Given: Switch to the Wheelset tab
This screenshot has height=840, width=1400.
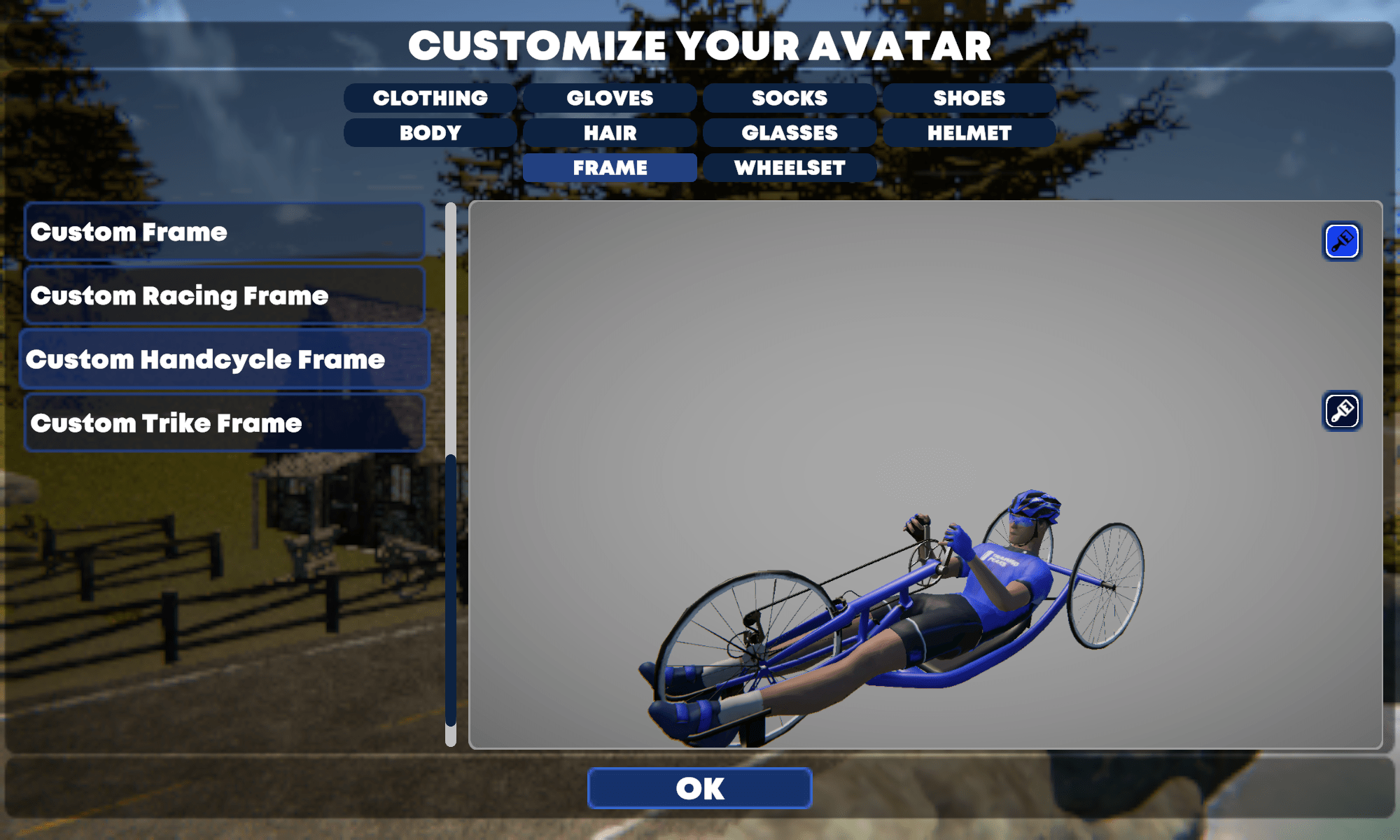Looking at the screenshot, I should tap(790, 168).
